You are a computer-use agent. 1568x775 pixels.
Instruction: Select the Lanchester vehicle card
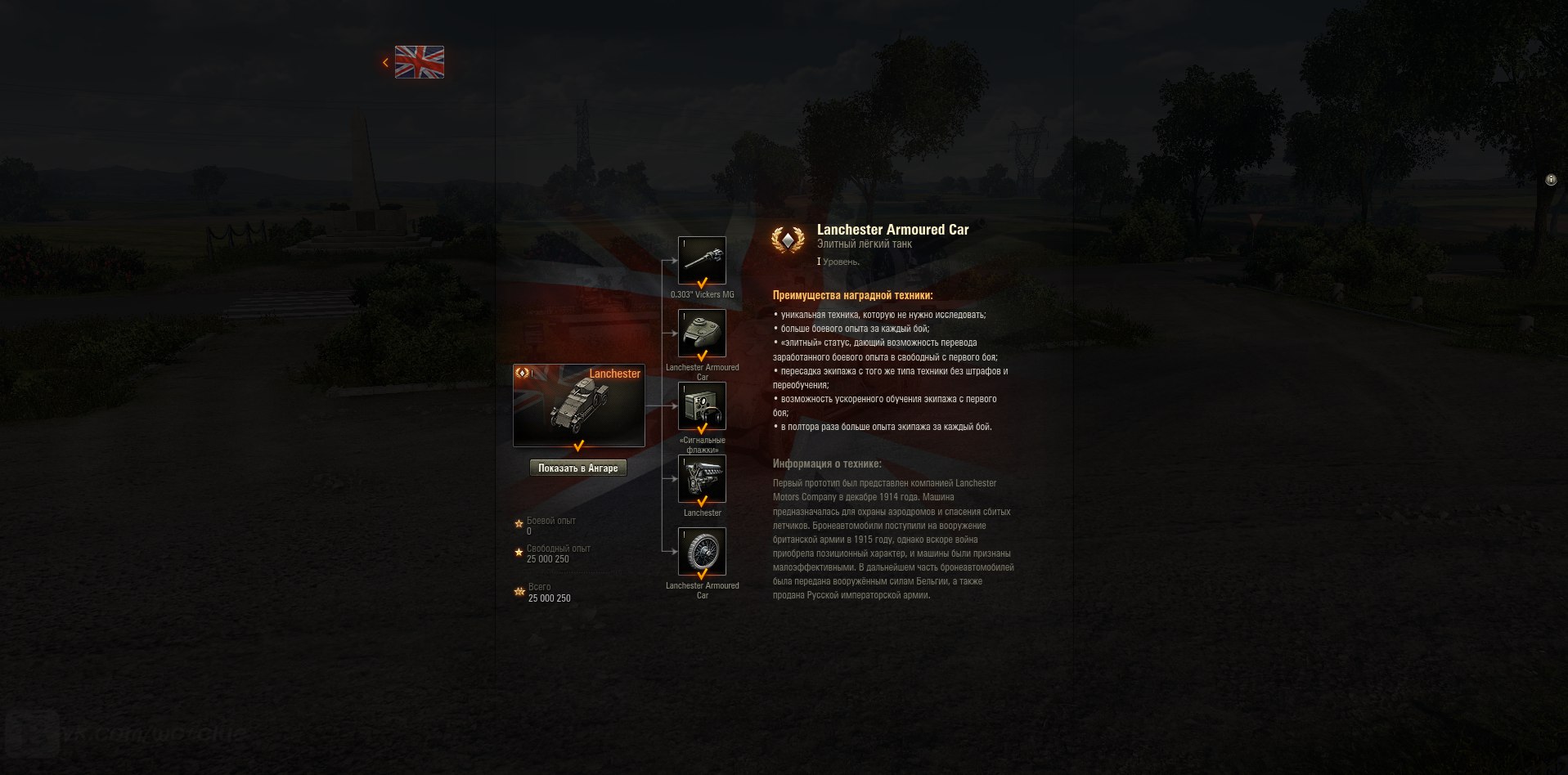pos(578,405)
